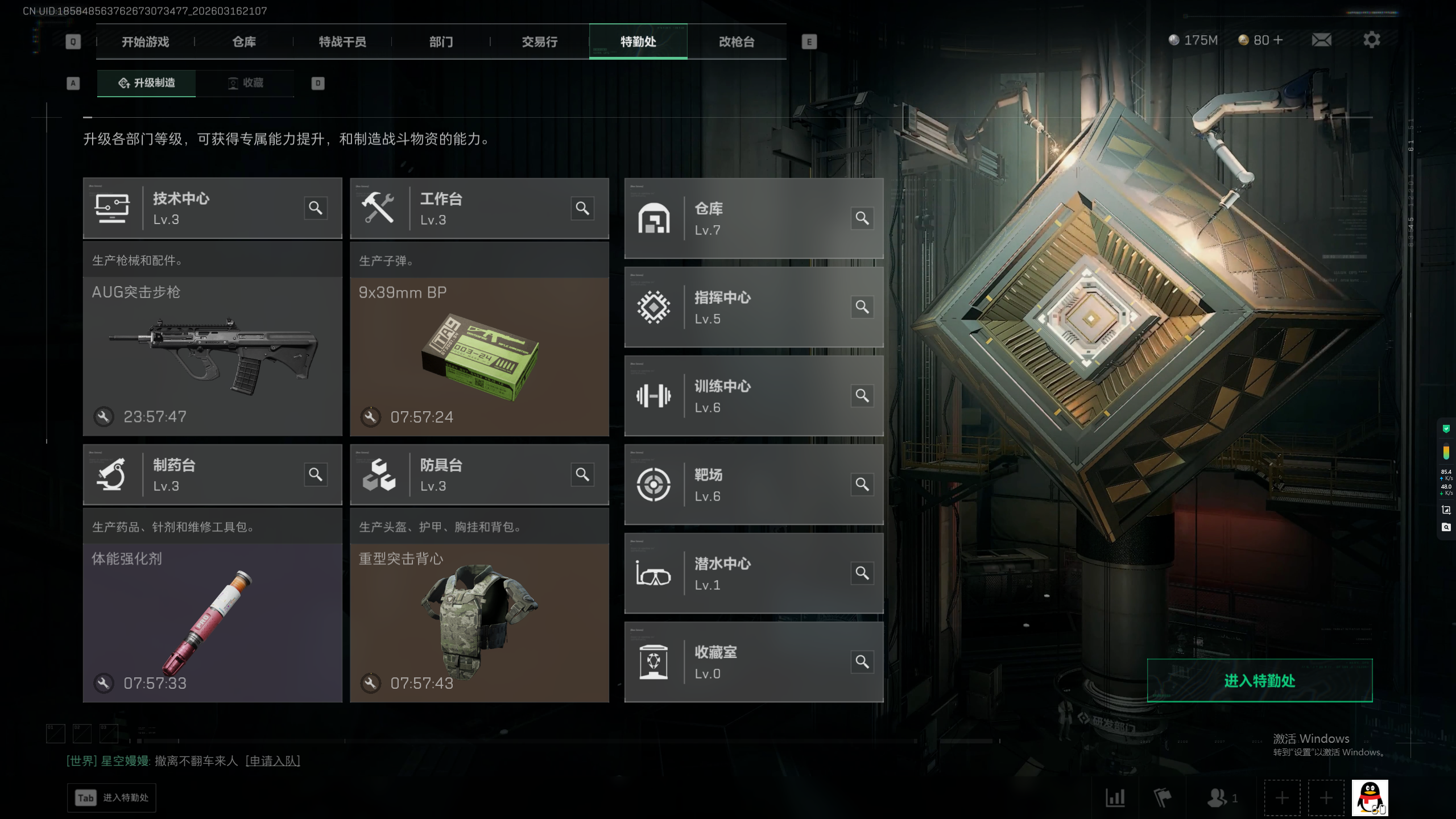Viewport: 1456px width, 819px height.
Task: Select the AUG突击步枪 production card
Action: click(212, 355)
